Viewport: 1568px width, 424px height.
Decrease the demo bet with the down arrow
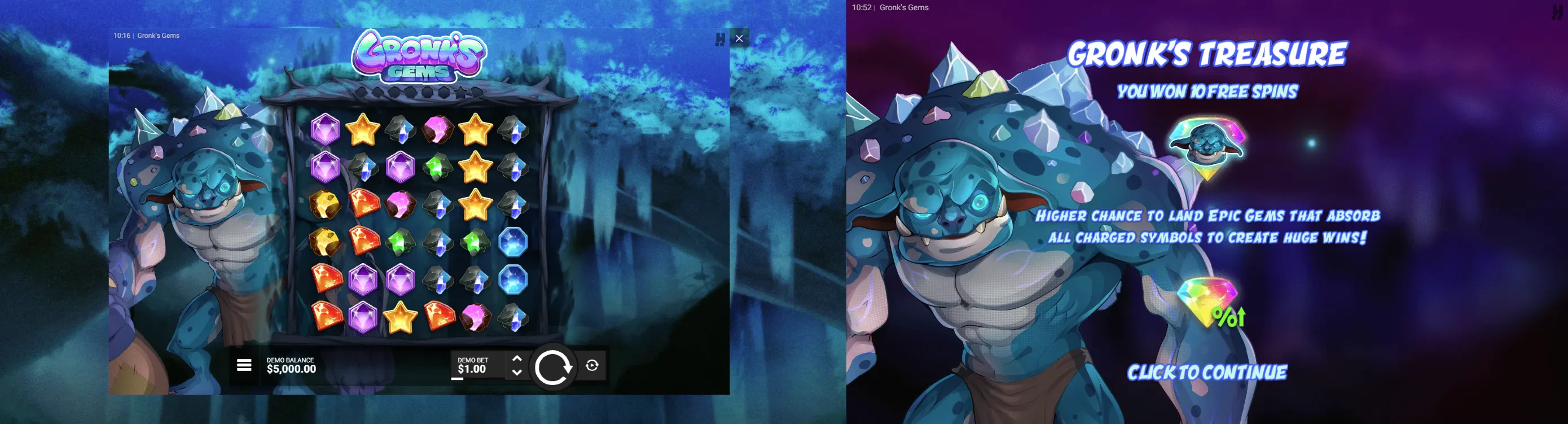[x=517, y=372]
